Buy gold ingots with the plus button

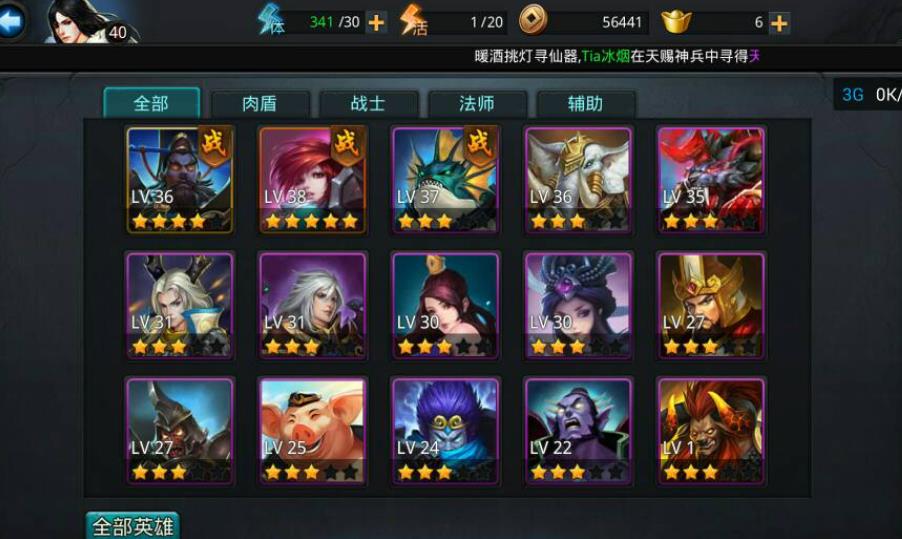[779, 22]
